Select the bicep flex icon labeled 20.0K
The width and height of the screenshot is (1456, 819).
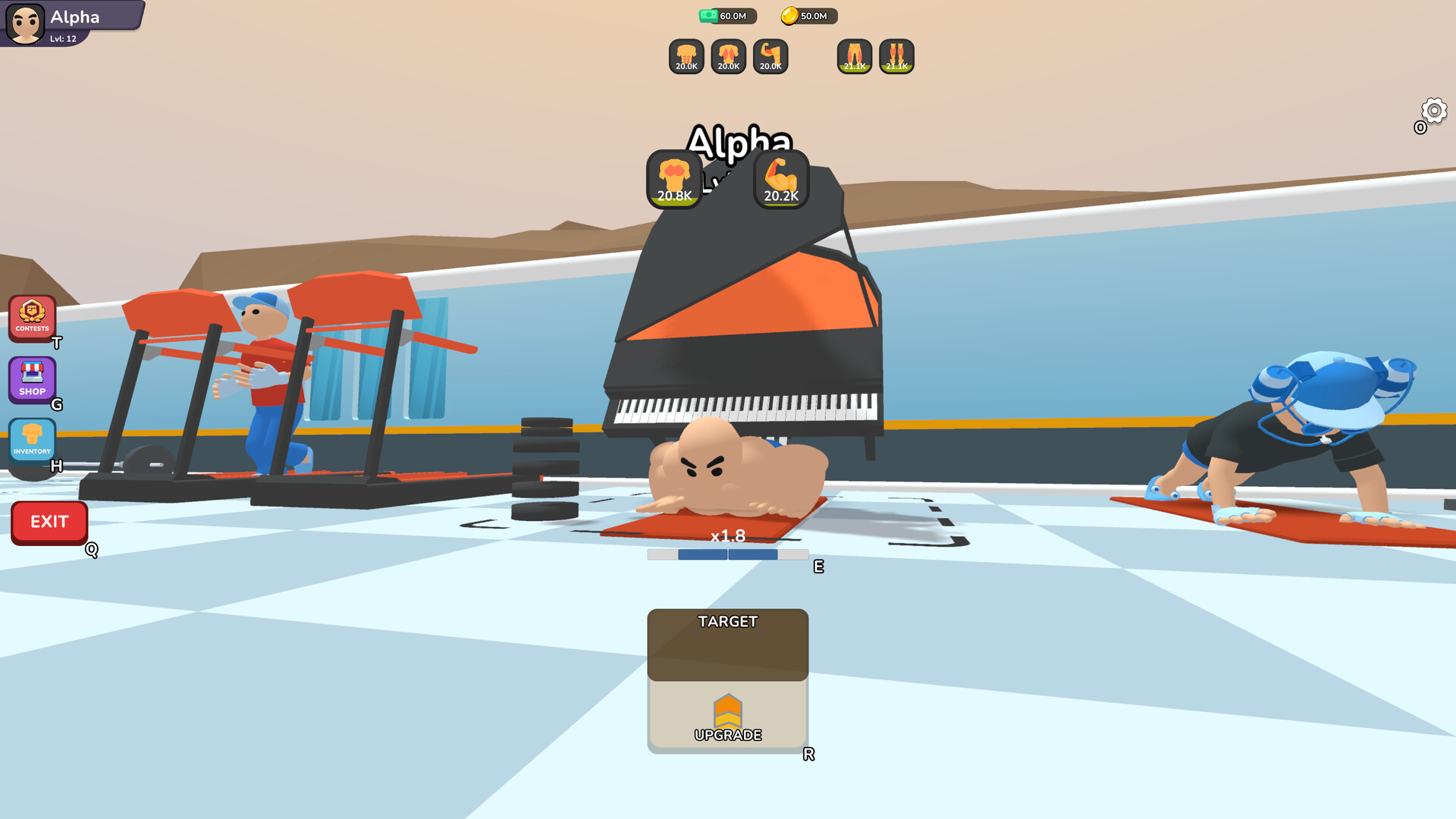[770, 57]
